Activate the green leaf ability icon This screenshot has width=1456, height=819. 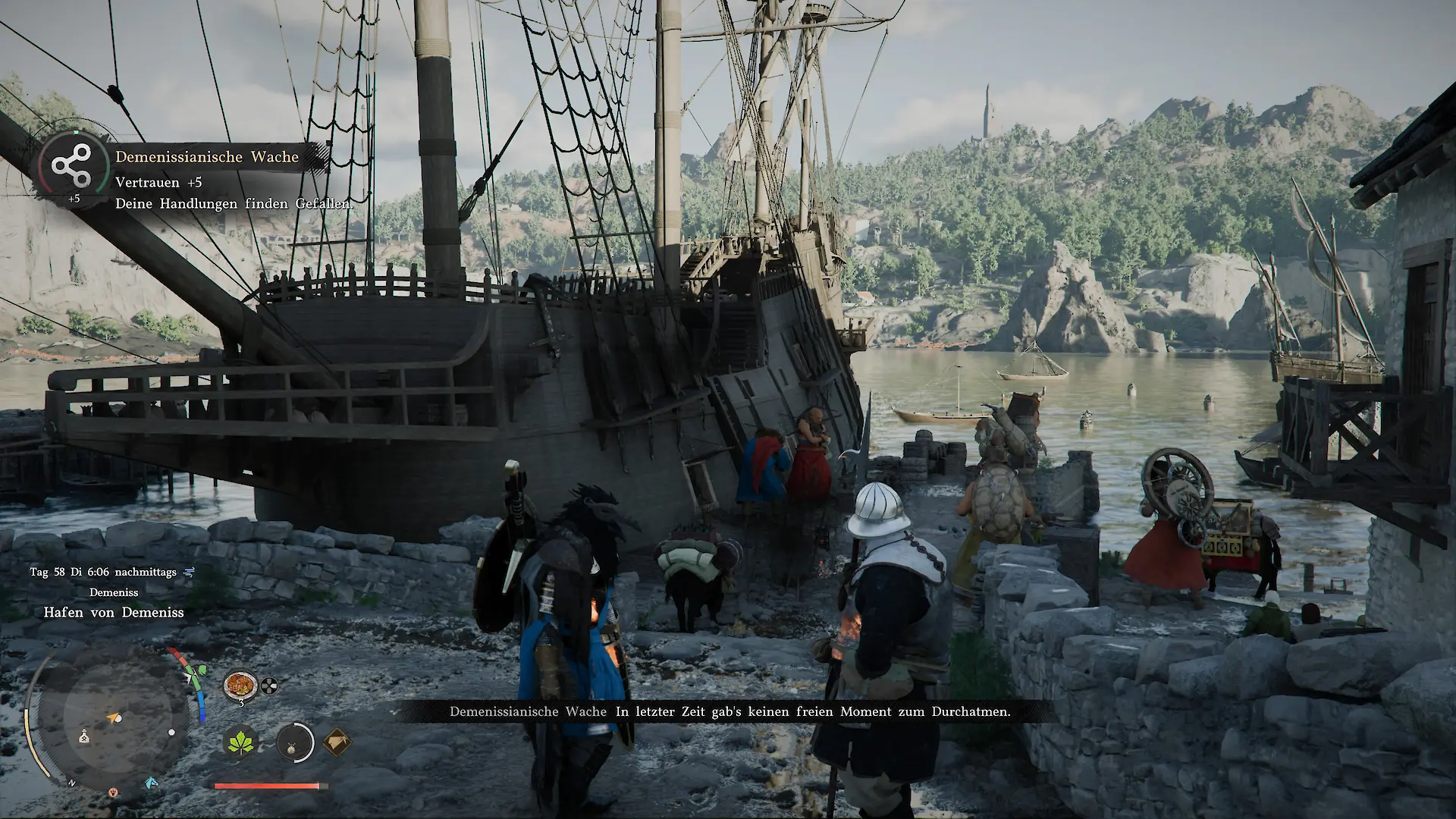[241, 742]
